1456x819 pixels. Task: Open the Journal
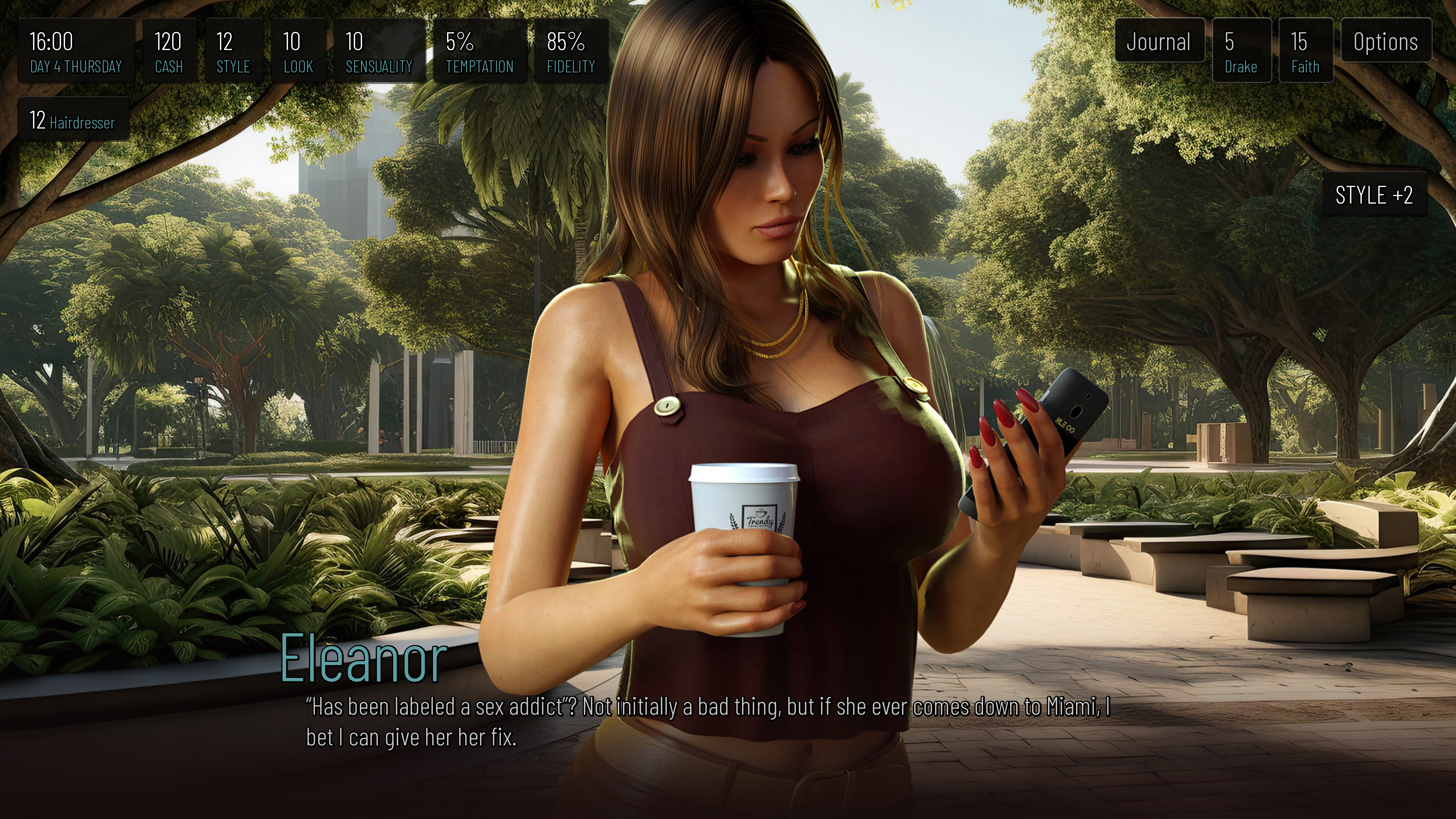1159,41
